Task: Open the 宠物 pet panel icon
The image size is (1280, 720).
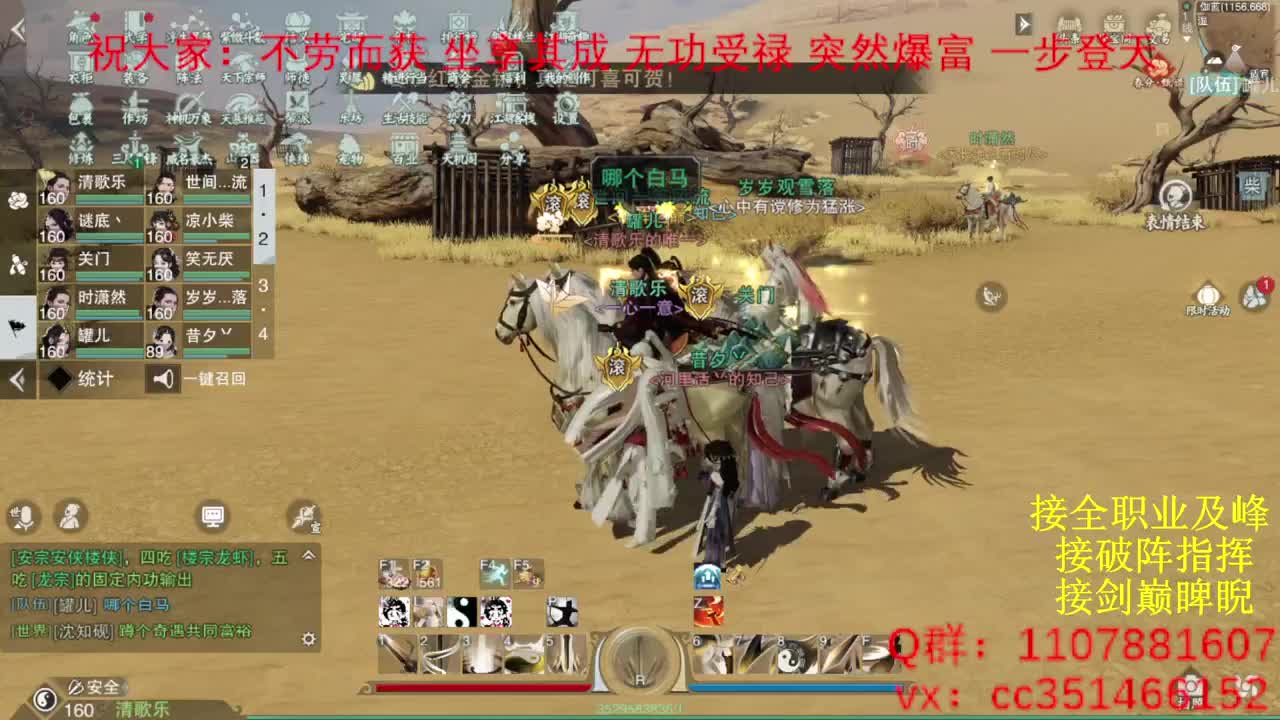Action: 349,146
